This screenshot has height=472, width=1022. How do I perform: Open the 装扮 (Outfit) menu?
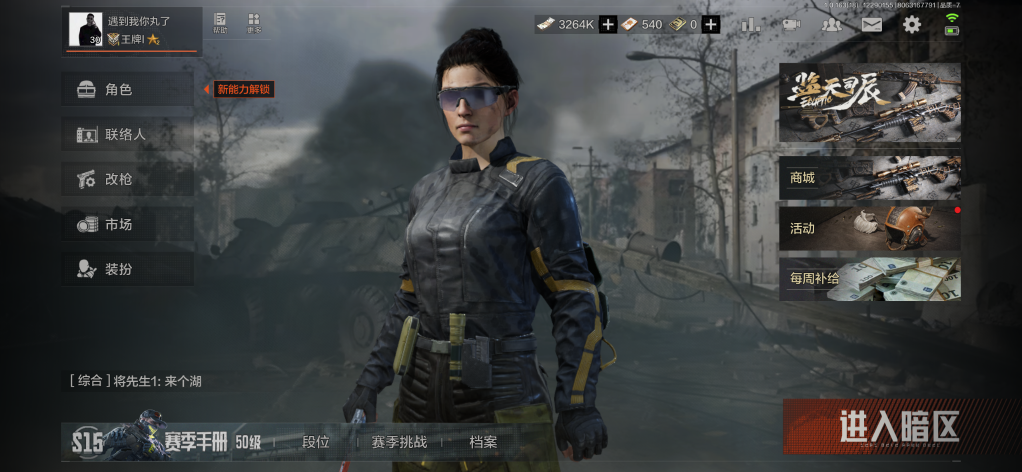tap(127, 269)
